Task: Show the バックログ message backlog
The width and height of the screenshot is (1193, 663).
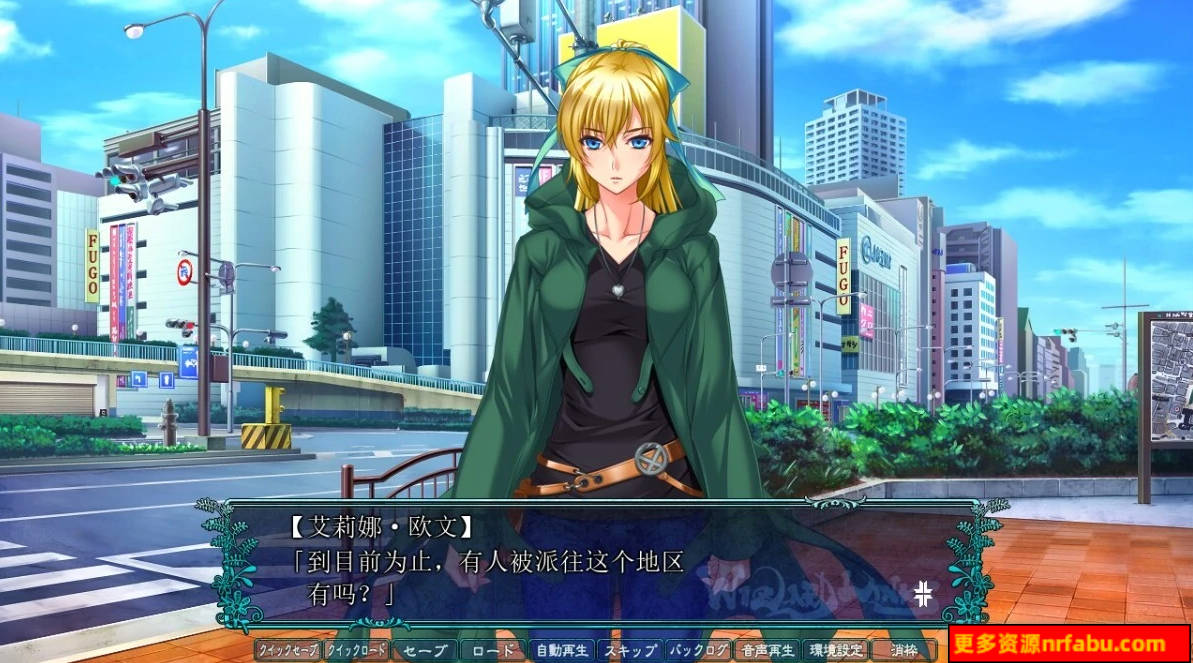Action: click(698, 650)
